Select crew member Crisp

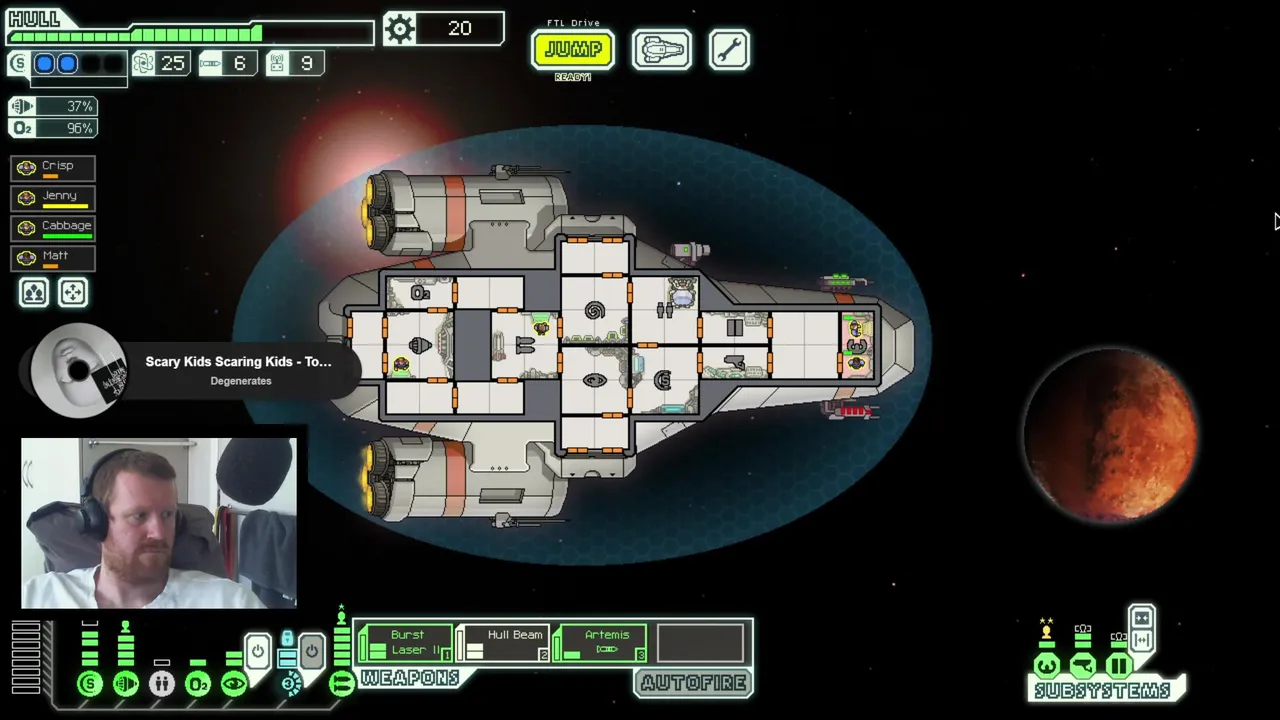[x=53, y=167]
